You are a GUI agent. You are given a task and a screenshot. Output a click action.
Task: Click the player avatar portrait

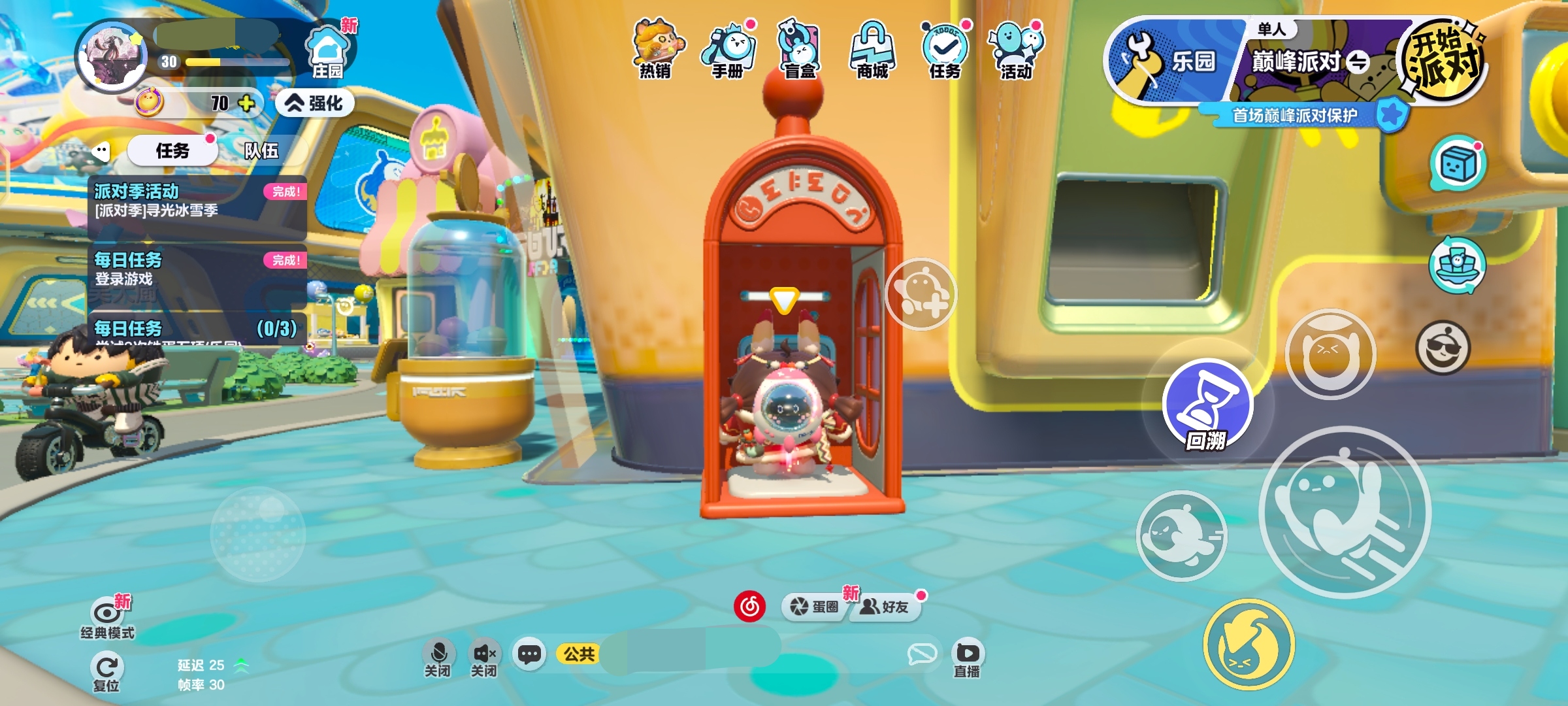pyautogui.click(x=112, y=57)
